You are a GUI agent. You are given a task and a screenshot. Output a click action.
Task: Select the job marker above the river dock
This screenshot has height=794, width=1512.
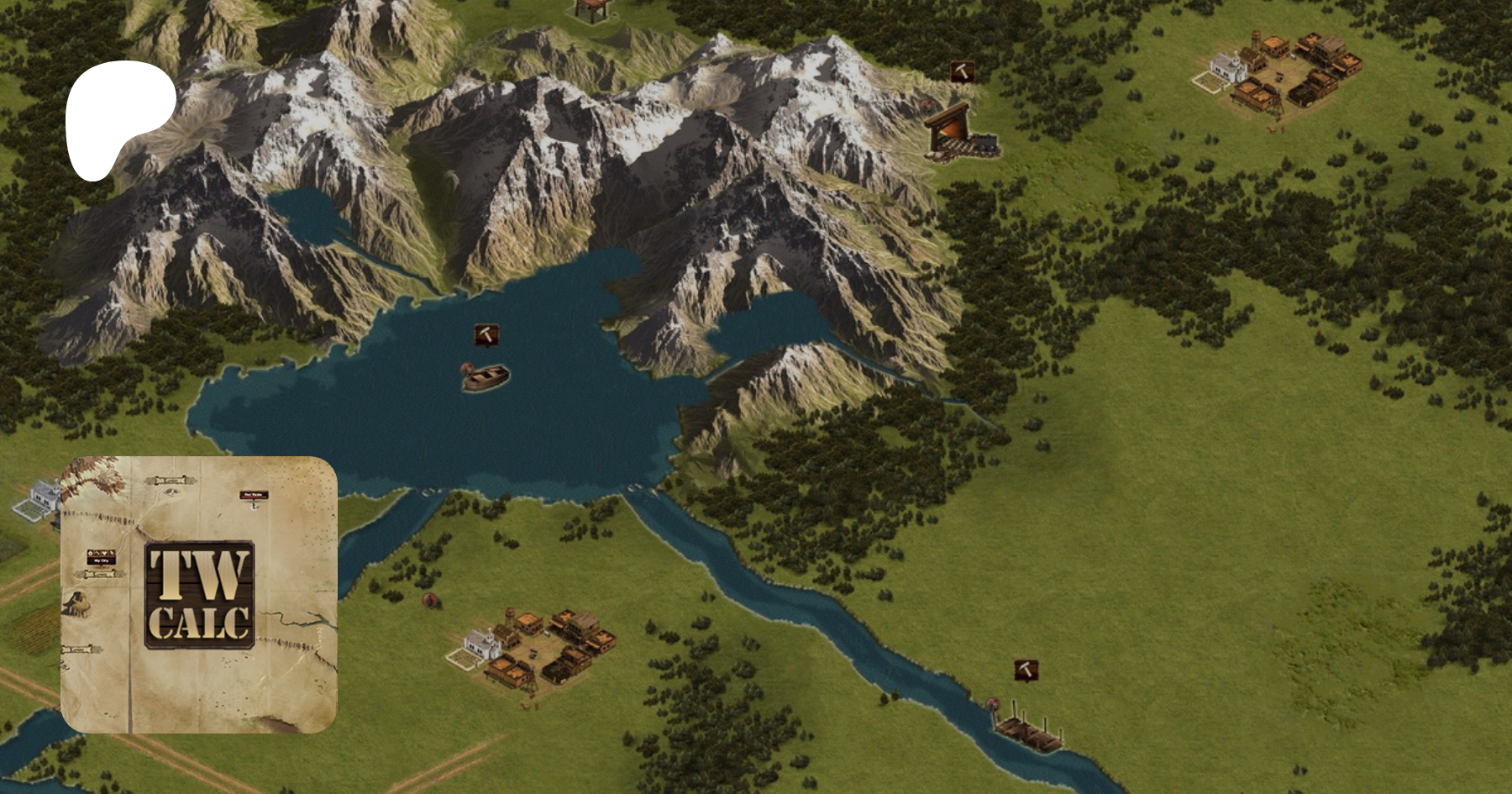click(1026, 670)
